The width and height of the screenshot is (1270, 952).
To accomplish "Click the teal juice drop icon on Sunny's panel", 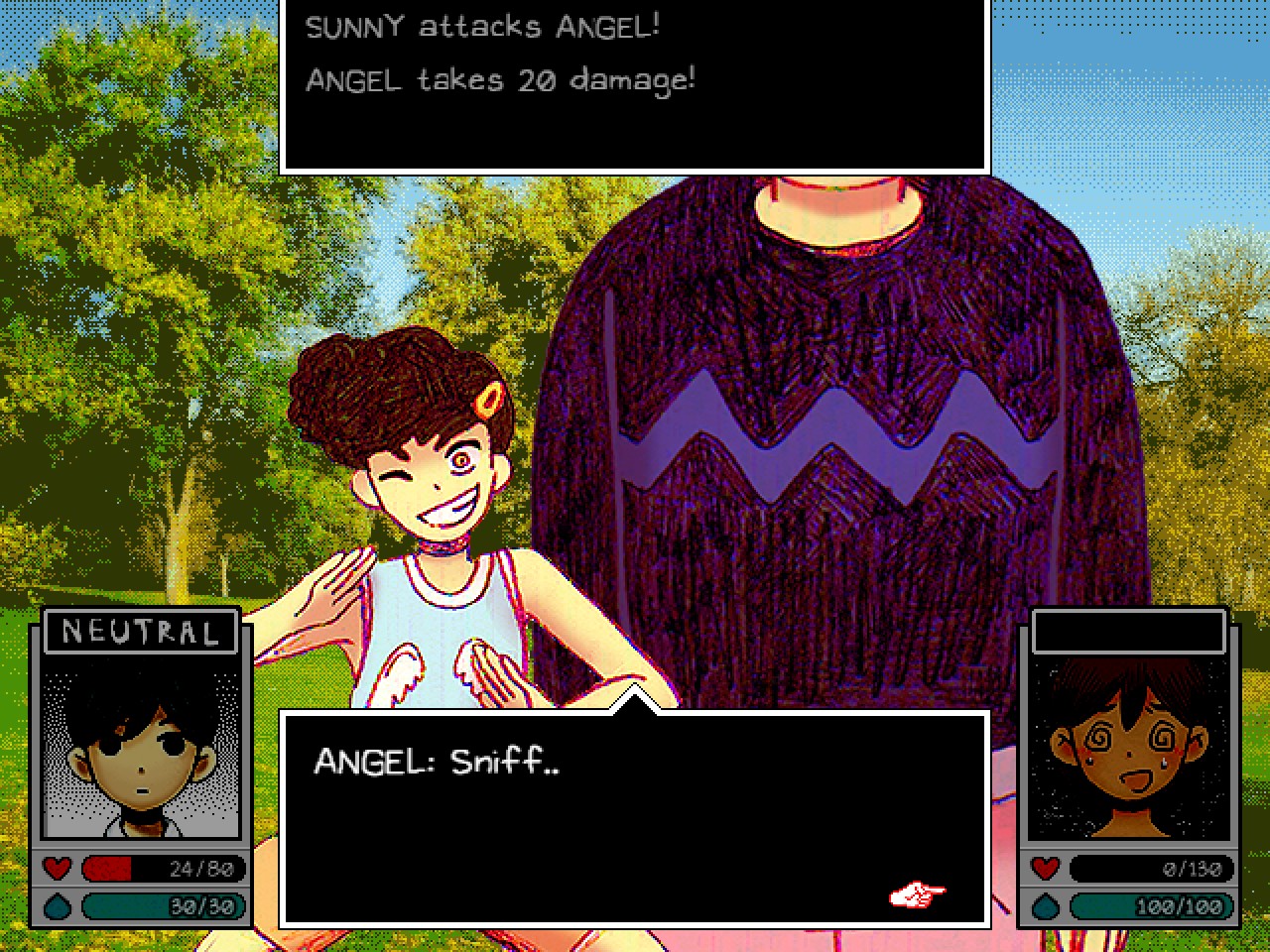I will pyautogui.click(x=58, y=905).
